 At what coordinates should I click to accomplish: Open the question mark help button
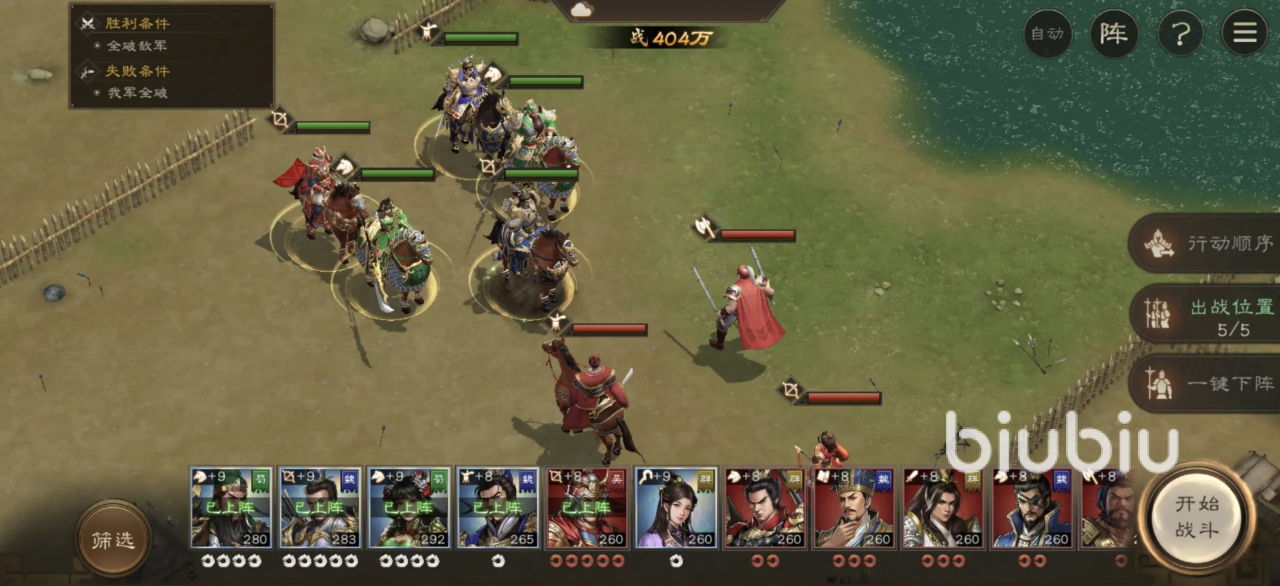(x=1180, y=34)
